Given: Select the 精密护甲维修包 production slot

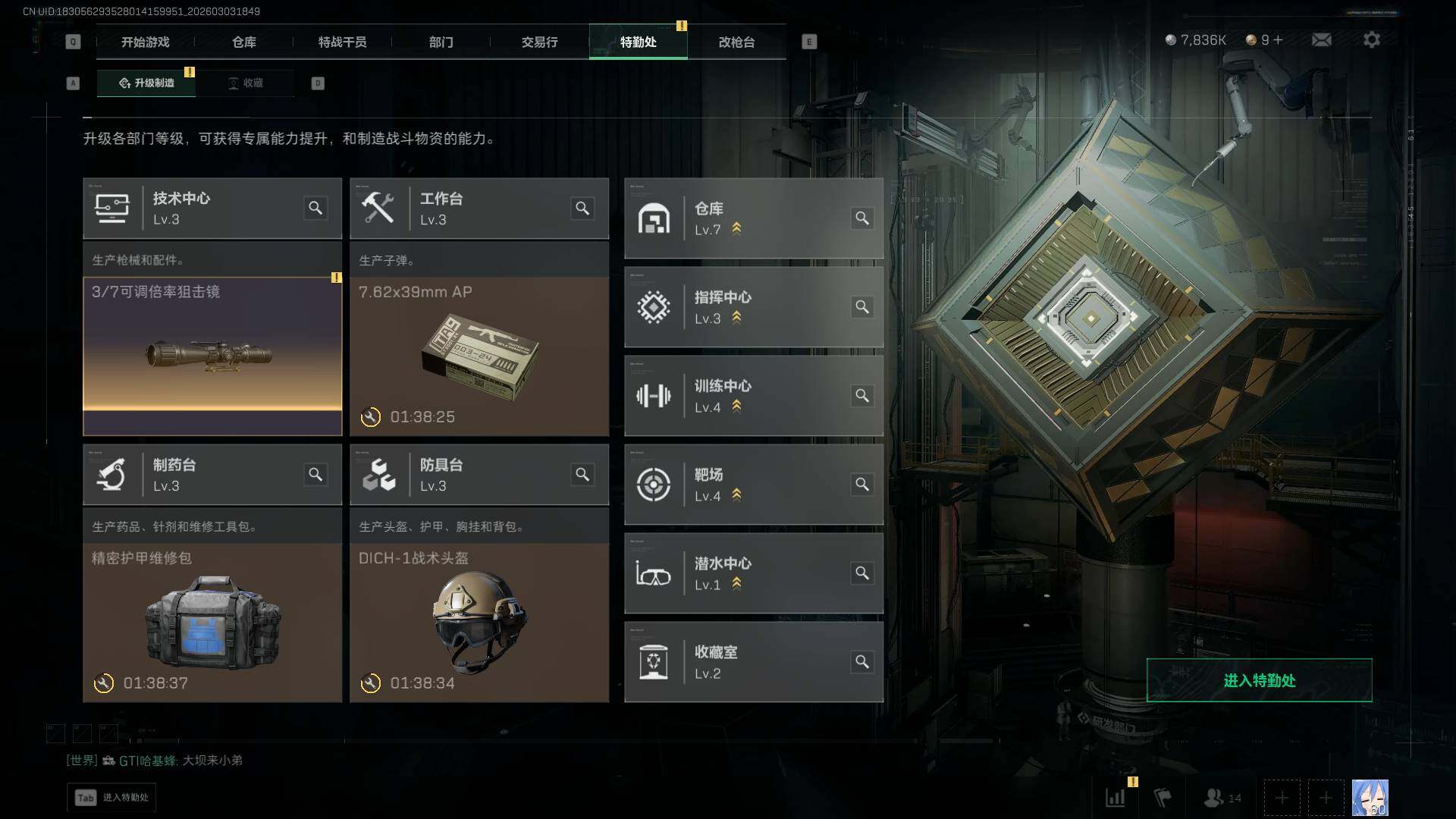Looking at the screenshot, I should click(212, 622).
